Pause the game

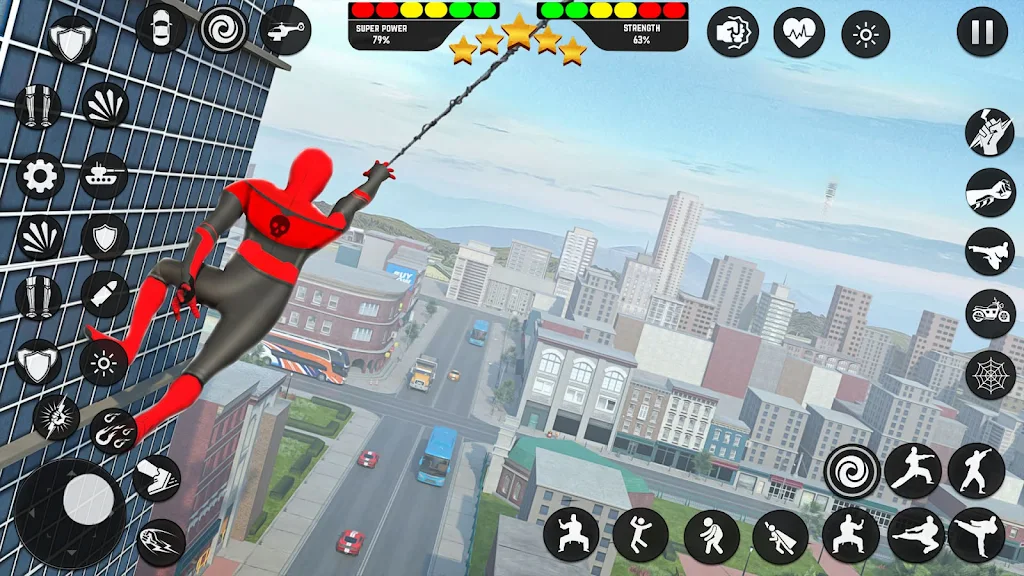[x=982, y=32]
